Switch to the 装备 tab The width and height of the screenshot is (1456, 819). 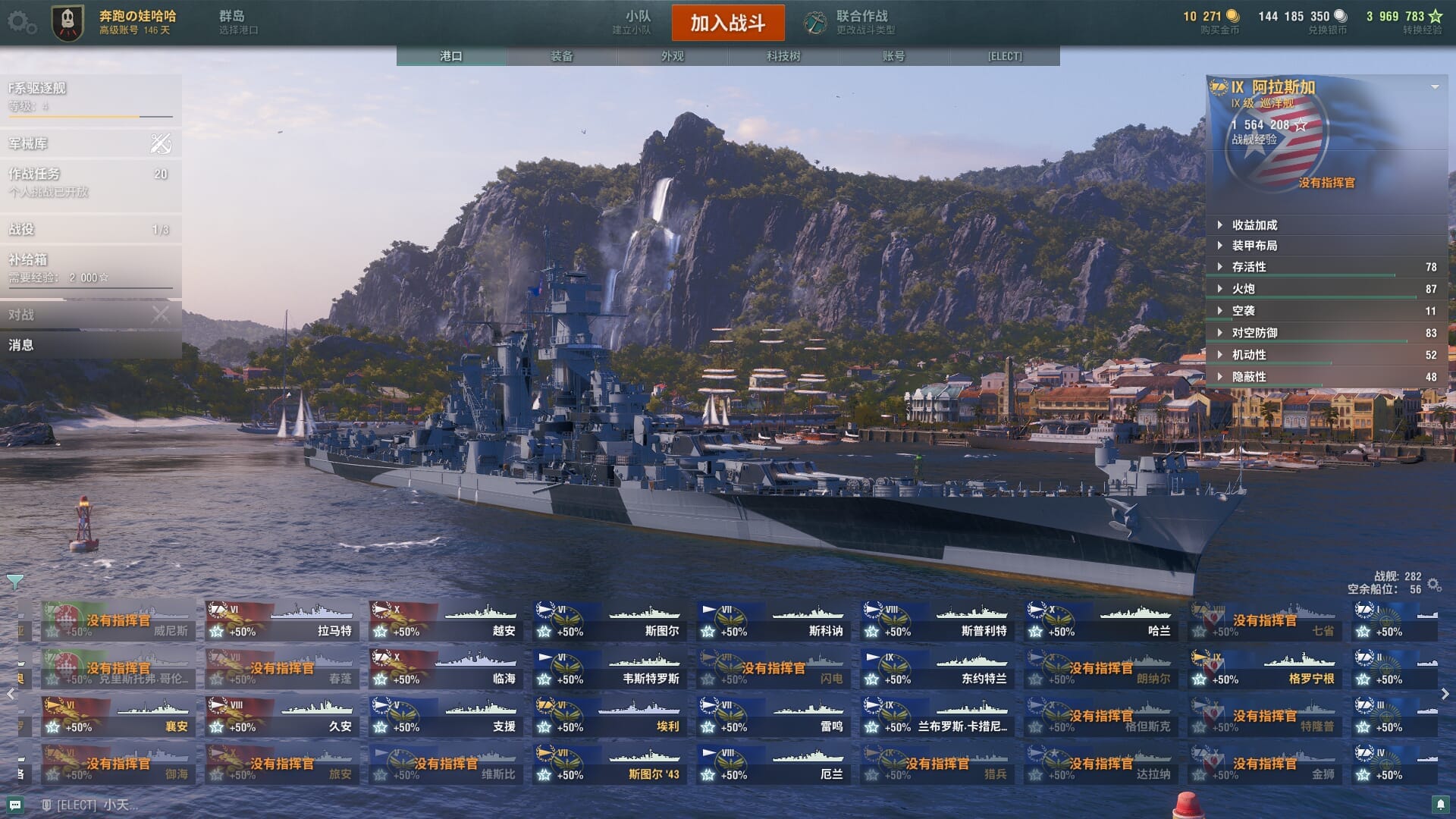pos(562,56)
